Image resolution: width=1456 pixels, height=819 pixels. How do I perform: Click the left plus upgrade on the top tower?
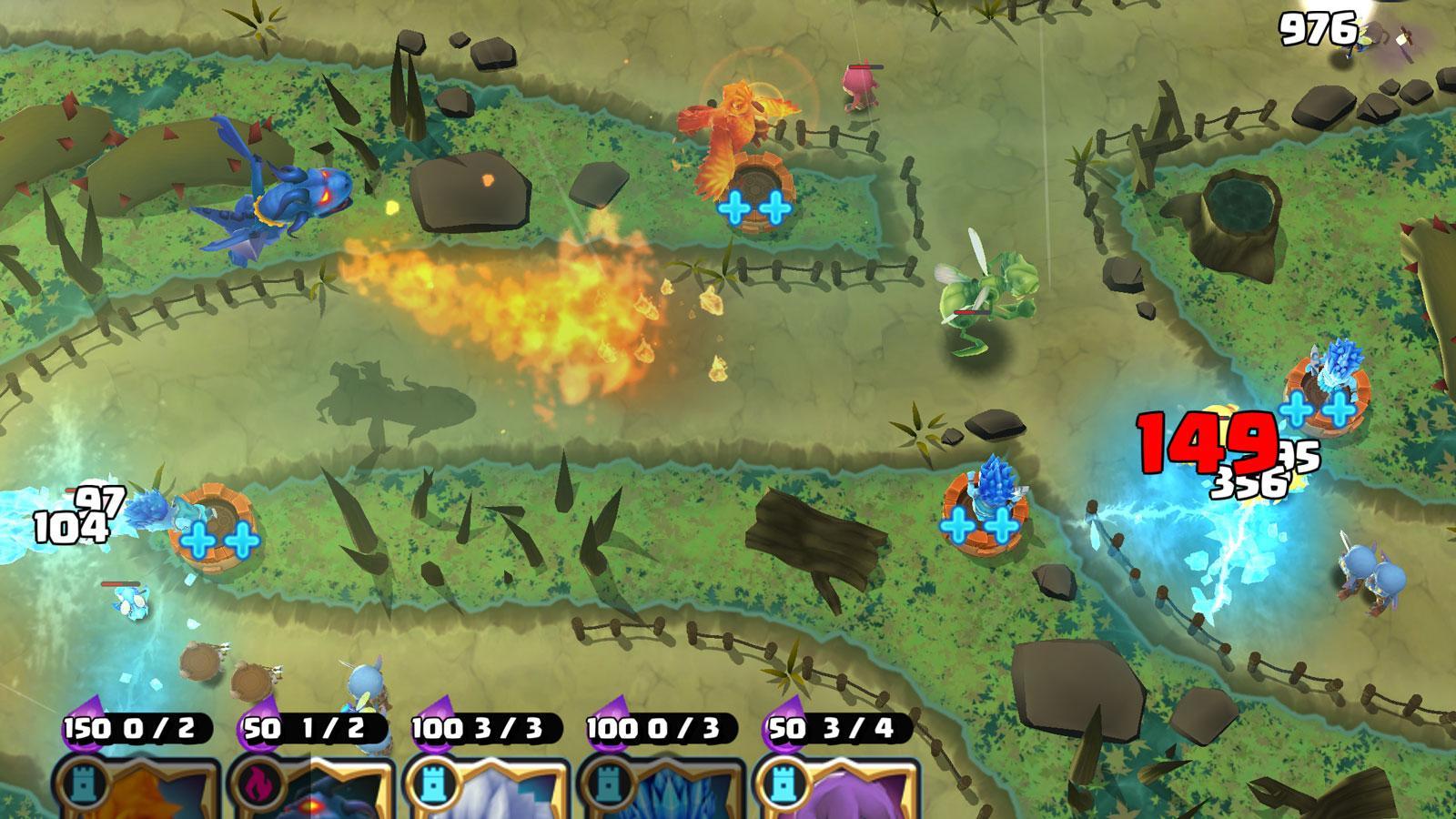pyautogui.click(x=733, y=208)
